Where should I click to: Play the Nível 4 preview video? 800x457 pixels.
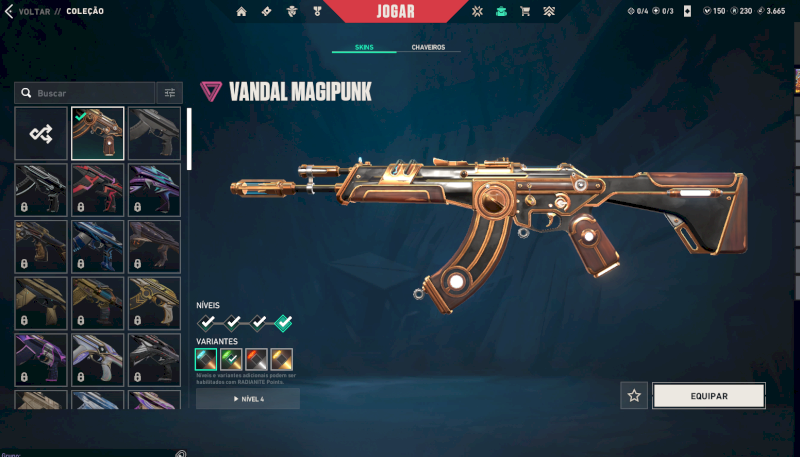click(x=248, y=399)
